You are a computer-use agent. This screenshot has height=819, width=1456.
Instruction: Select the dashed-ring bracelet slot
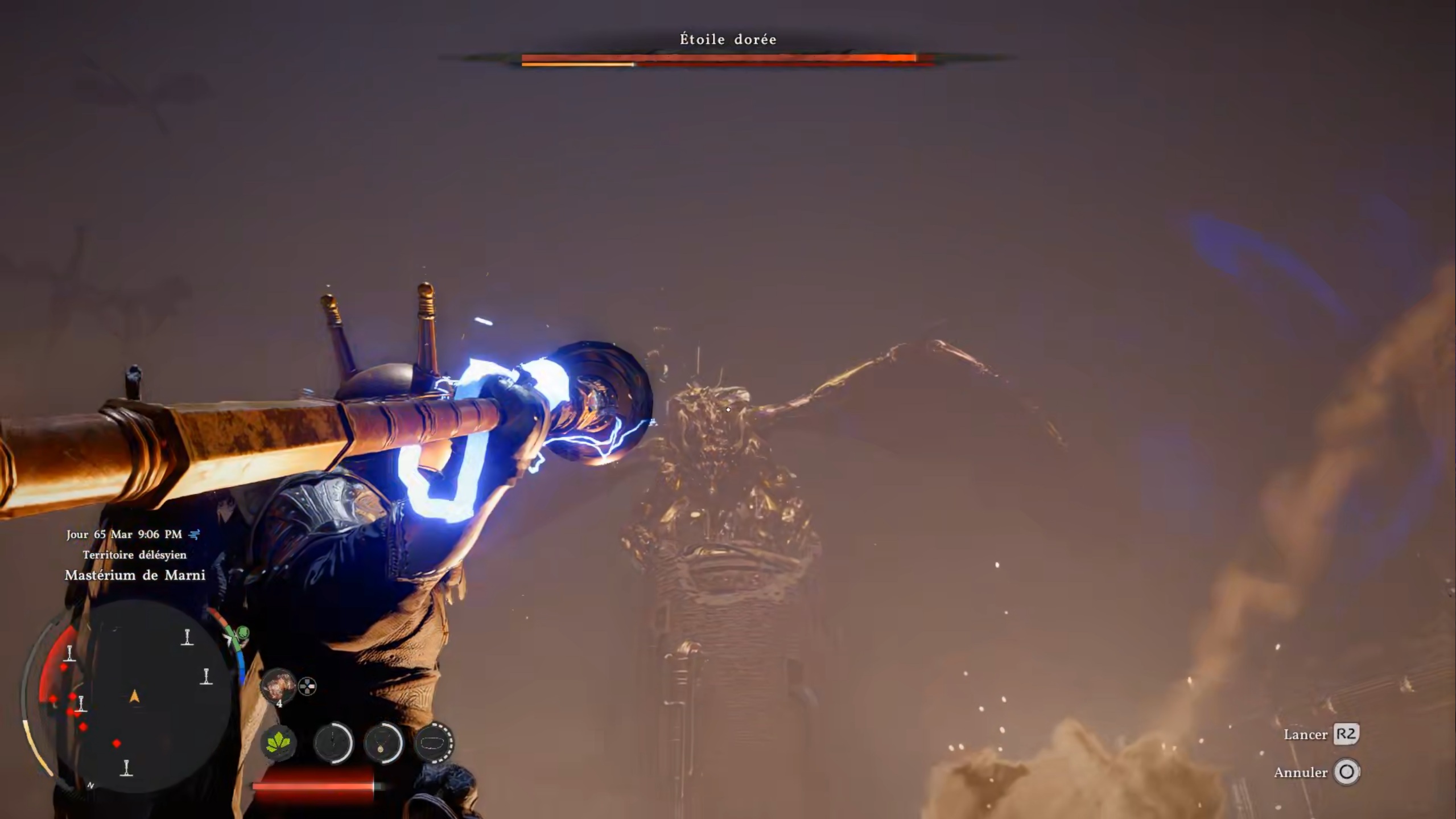point(434,743)
